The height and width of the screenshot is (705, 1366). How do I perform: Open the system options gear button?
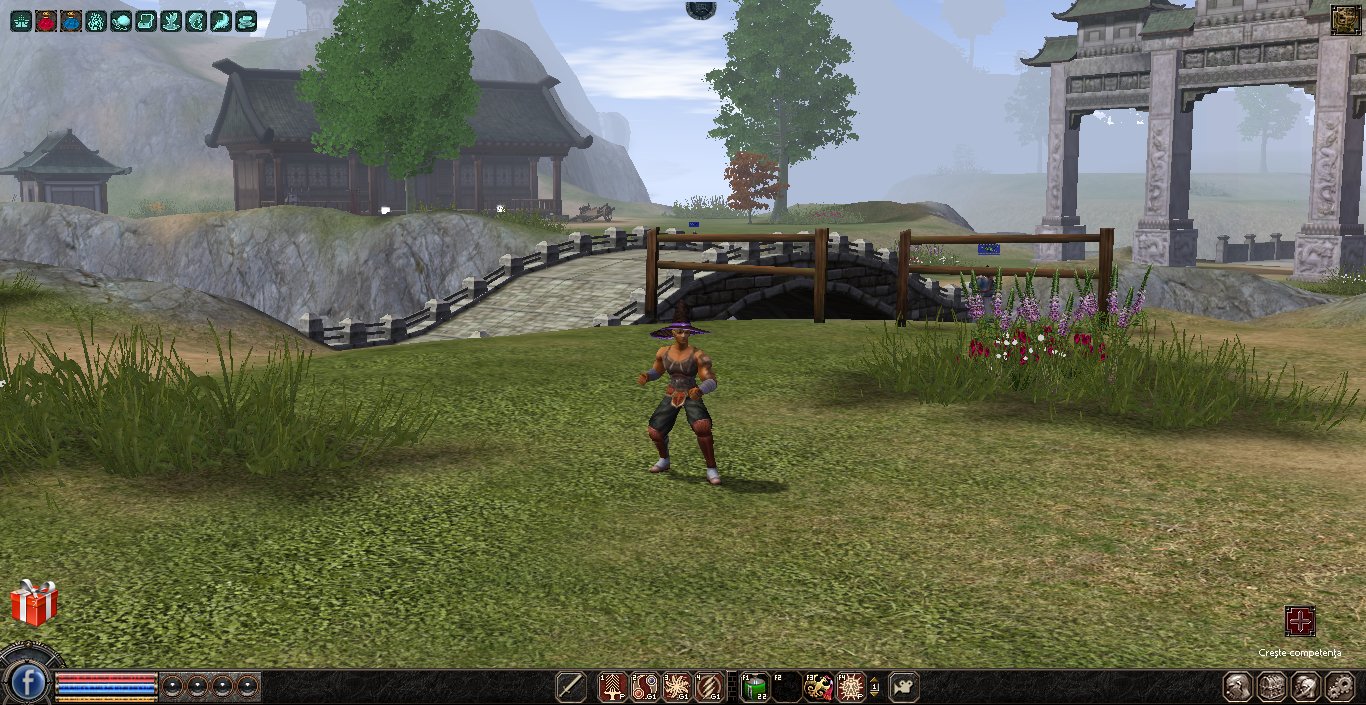point(1339,687)
